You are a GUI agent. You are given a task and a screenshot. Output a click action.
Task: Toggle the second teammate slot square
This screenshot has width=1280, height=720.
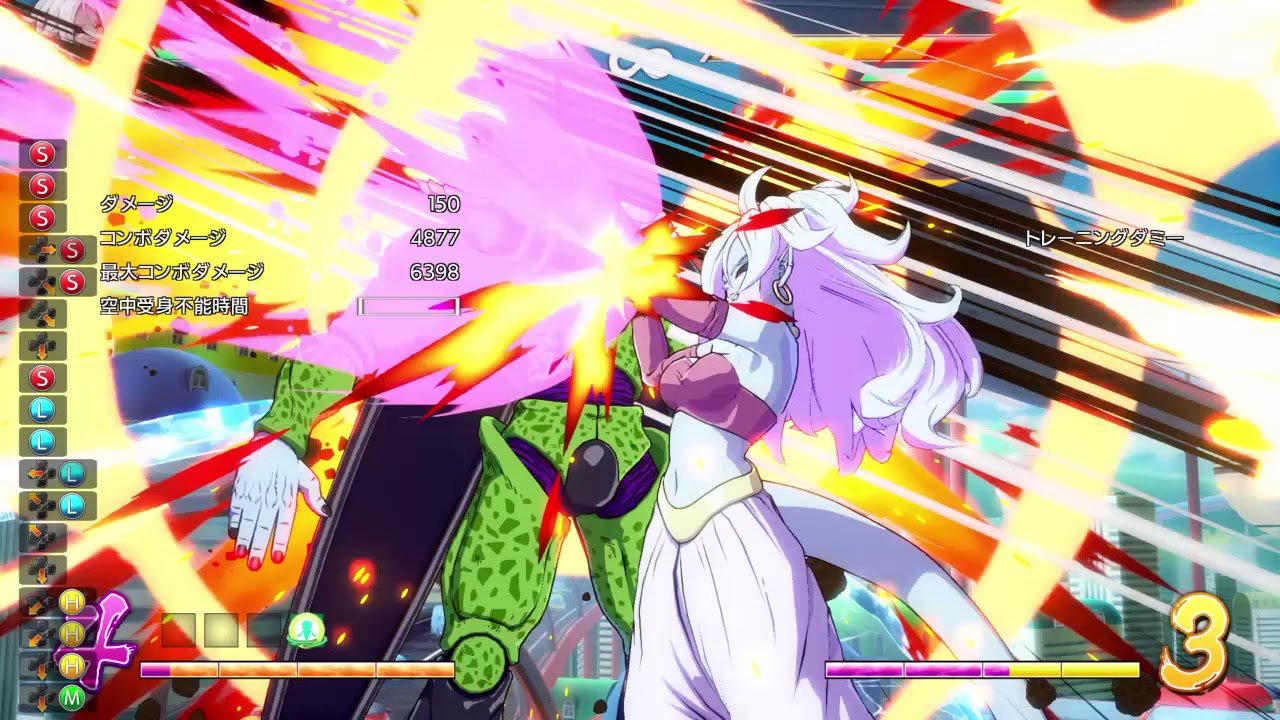coord(220,628)
